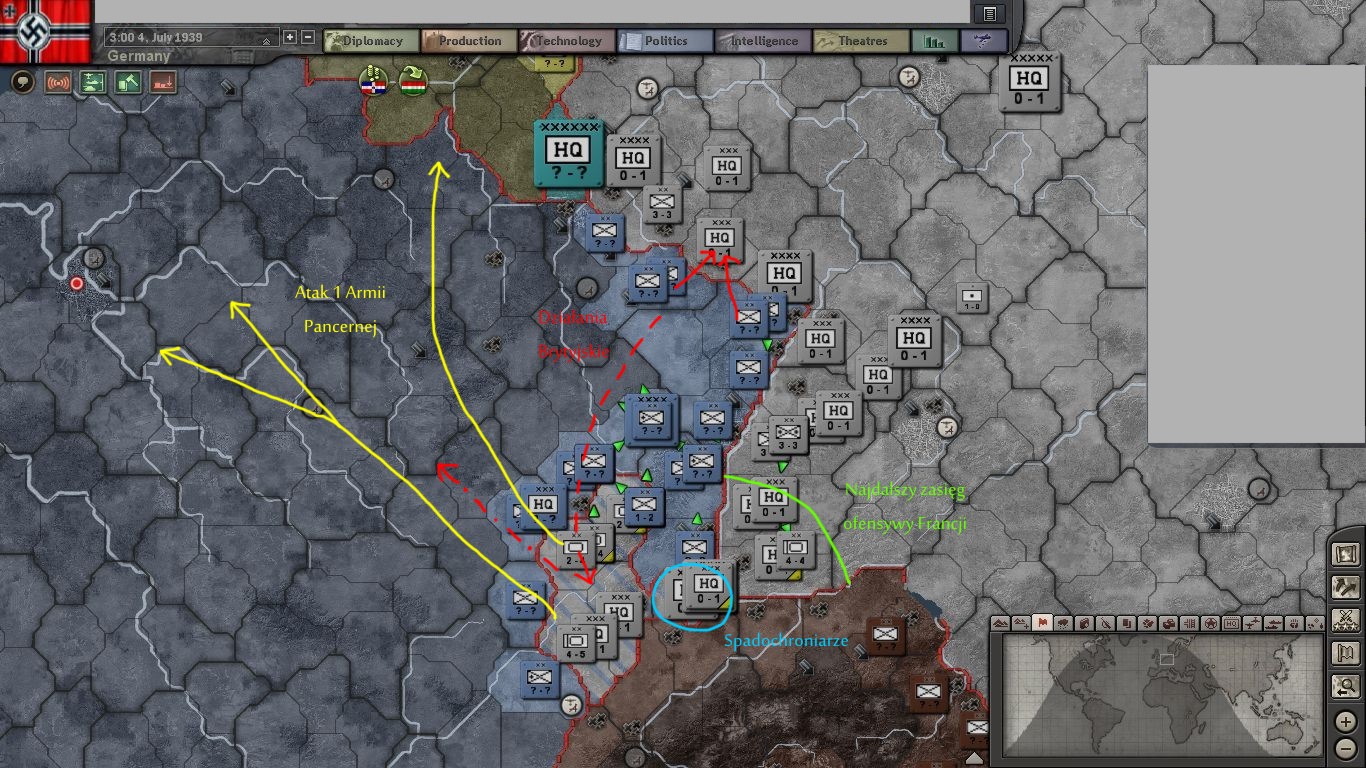This screenshot has width=1366, height=768.
Task: Open the Production screen
Action: [x=468, y=41]
